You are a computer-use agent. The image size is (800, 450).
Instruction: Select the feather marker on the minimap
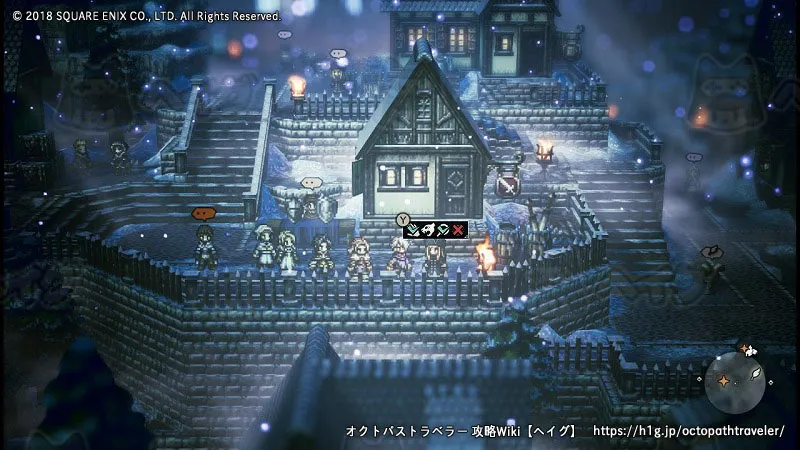(x=757, y=374)
